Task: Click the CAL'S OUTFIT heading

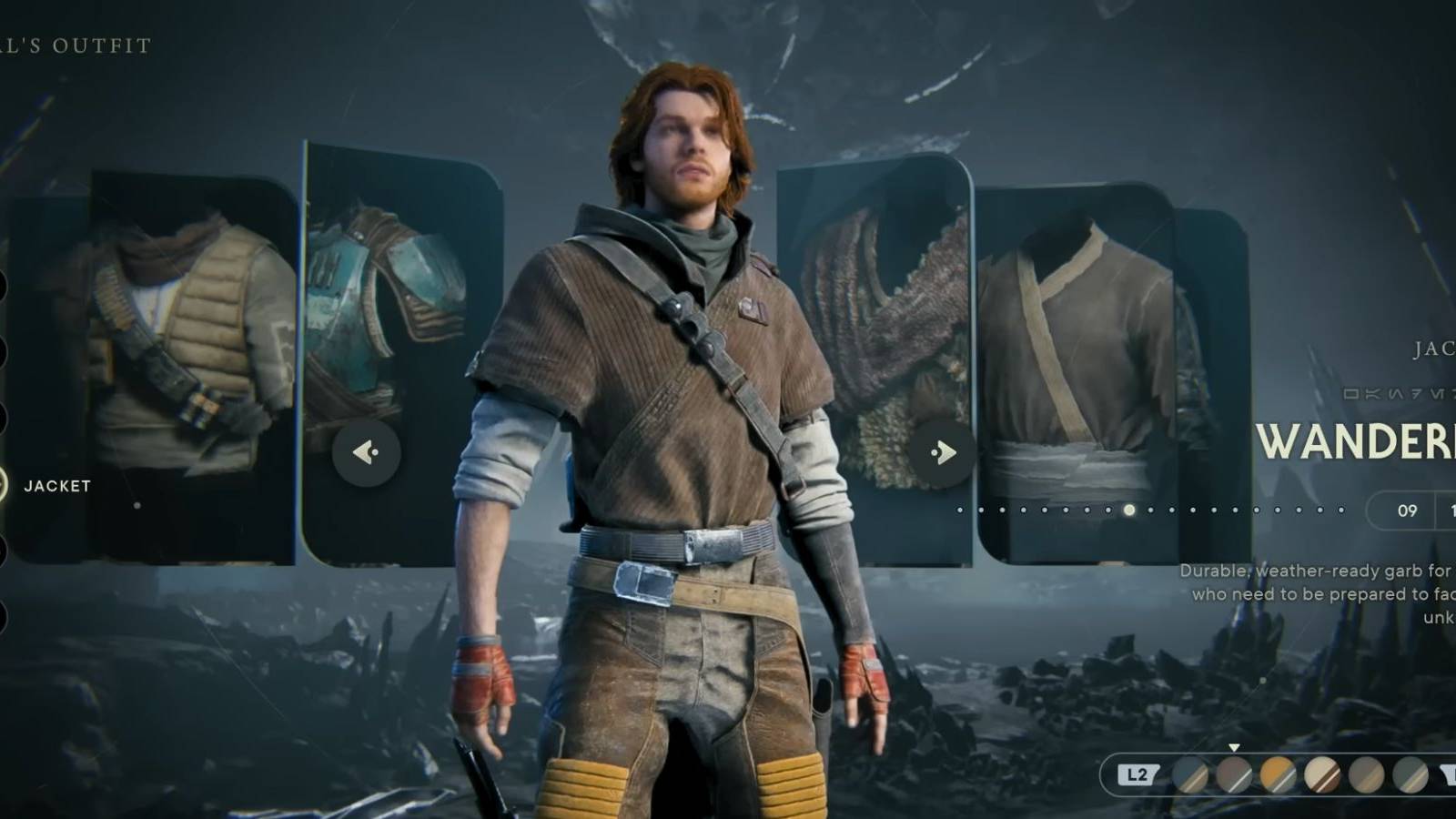Action: coord(75,44)
